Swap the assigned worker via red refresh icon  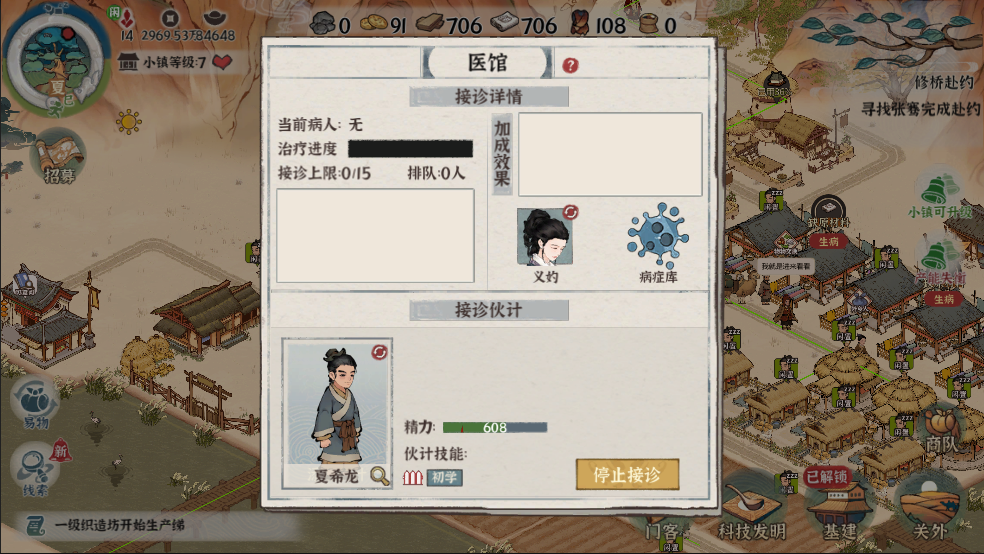[379, 352]
